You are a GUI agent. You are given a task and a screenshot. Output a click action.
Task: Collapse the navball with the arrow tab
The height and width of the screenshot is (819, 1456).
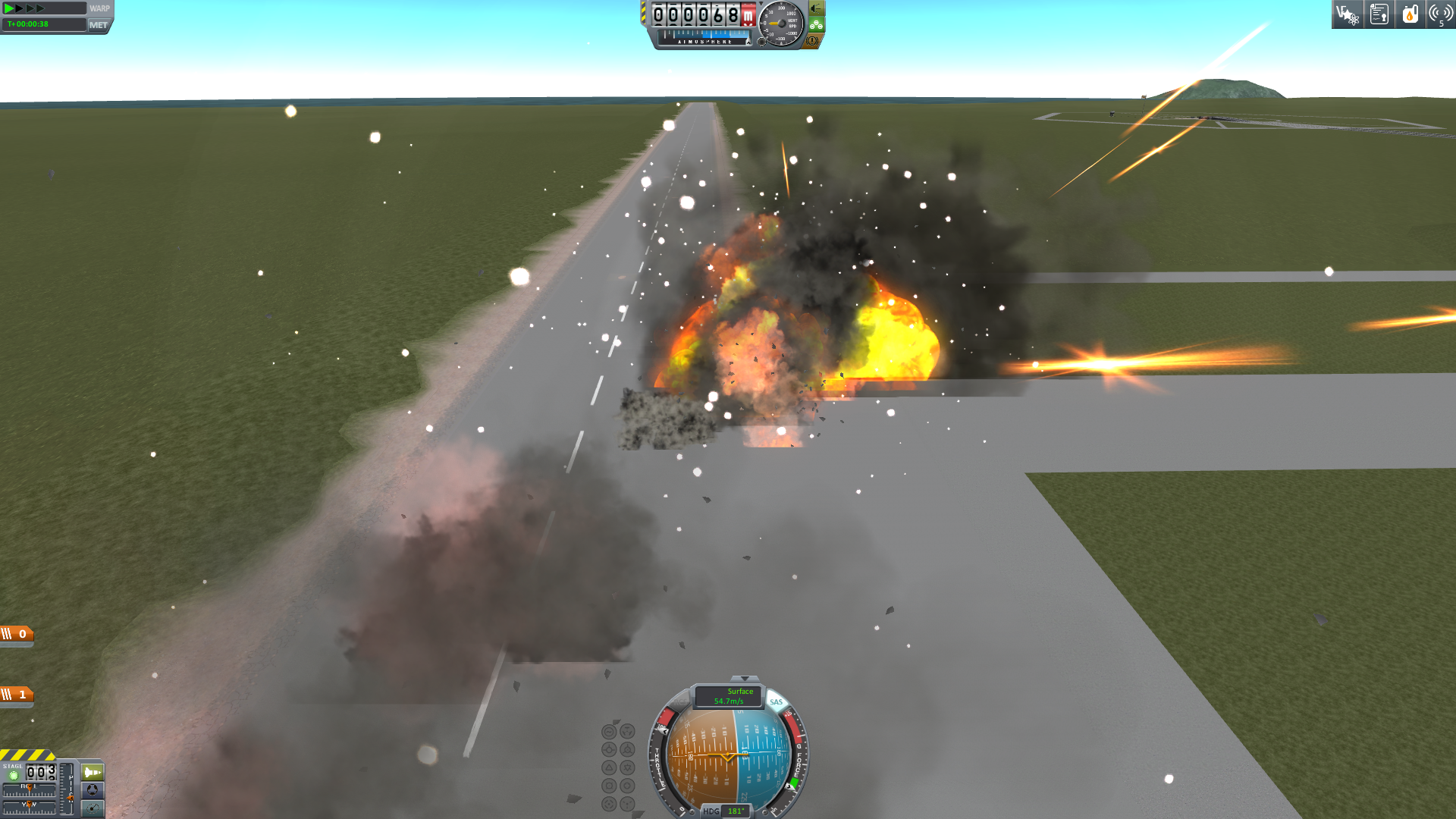pos(744,679)
